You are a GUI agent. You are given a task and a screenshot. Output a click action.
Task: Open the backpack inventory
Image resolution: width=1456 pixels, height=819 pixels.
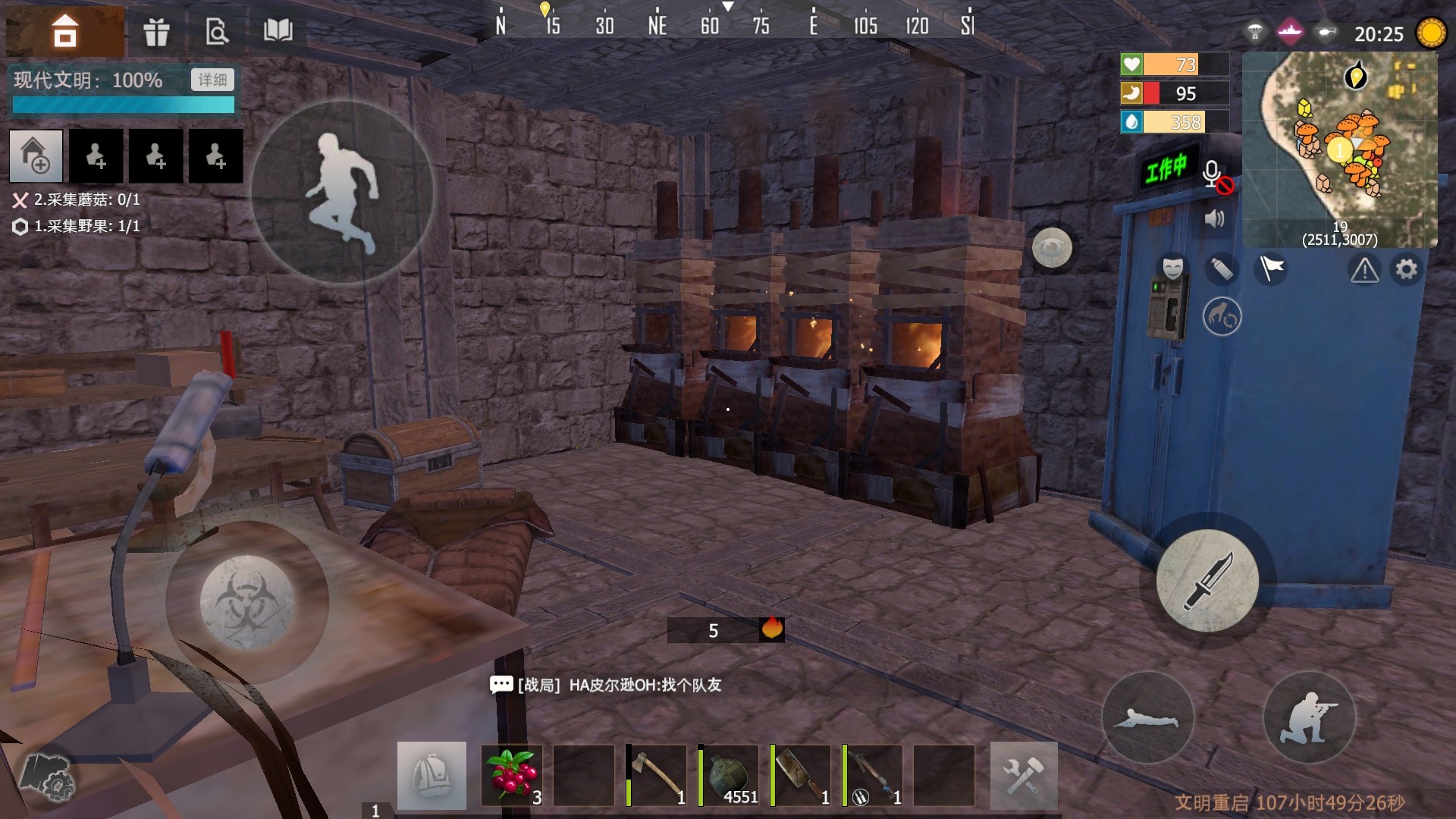pyautogui.click(x=431, y=775)
